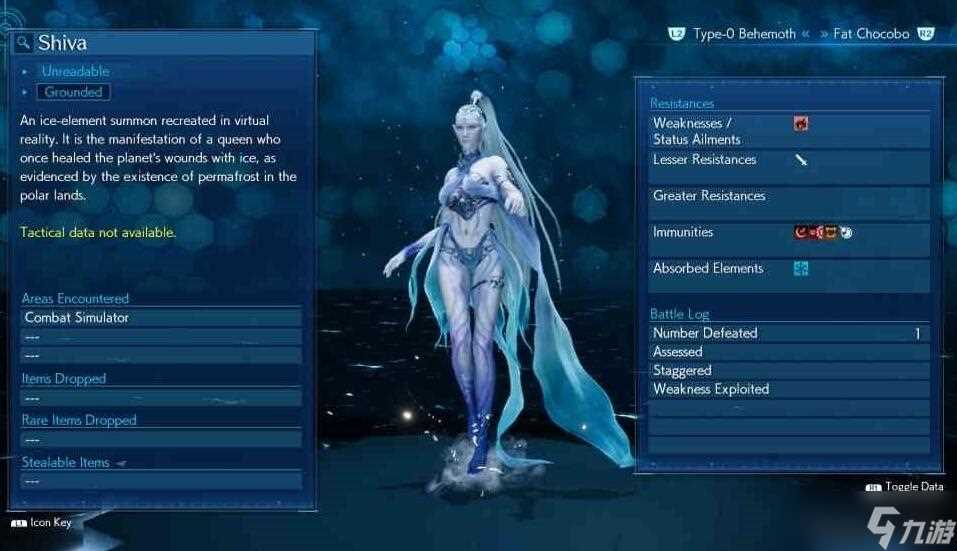Select the Unreadable tag
This screenshot has width=957, height=551.
(x=75, y=71)
